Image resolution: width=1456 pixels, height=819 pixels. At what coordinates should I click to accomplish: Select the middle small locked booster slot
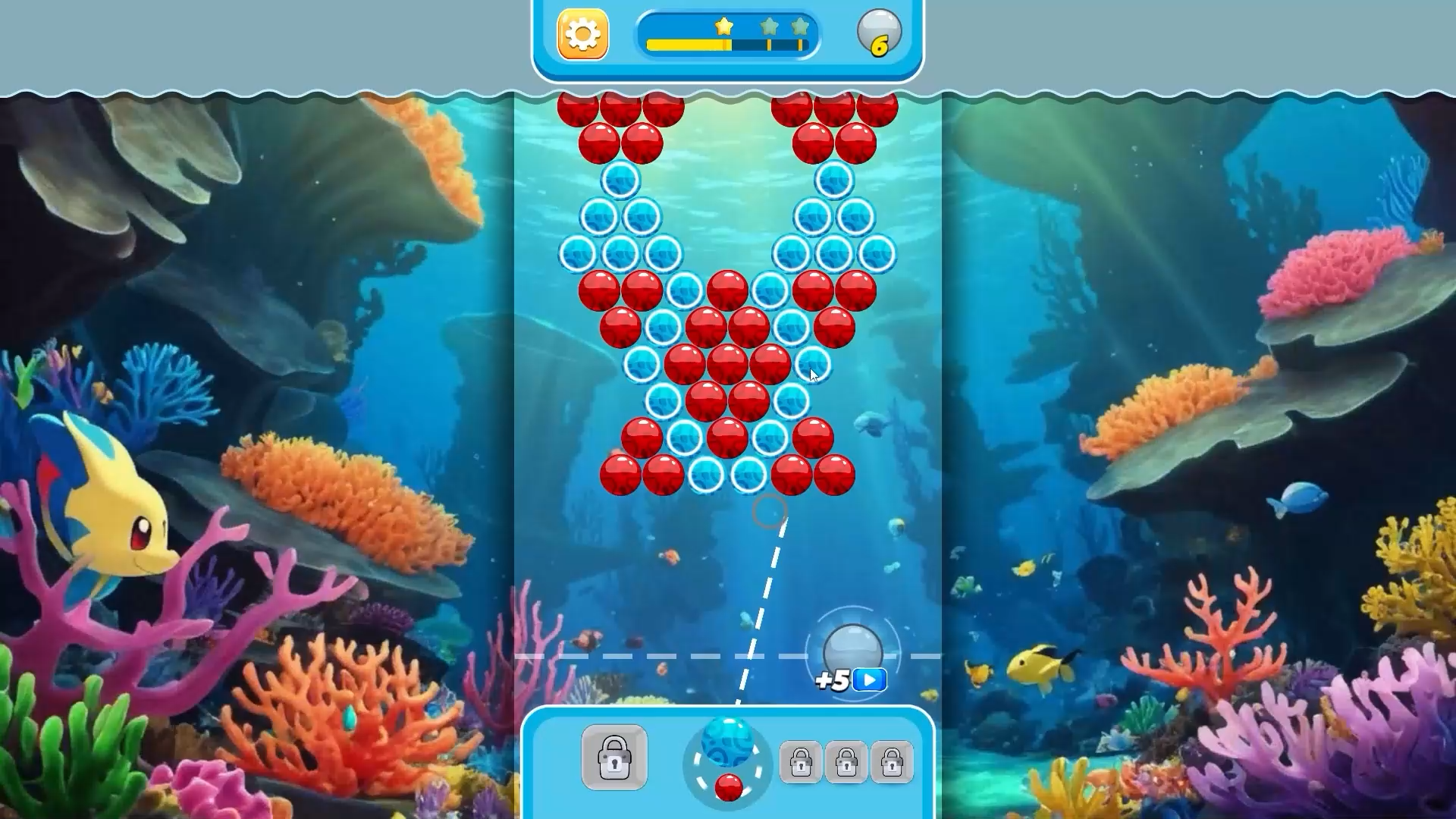click(x=847, y=761)
